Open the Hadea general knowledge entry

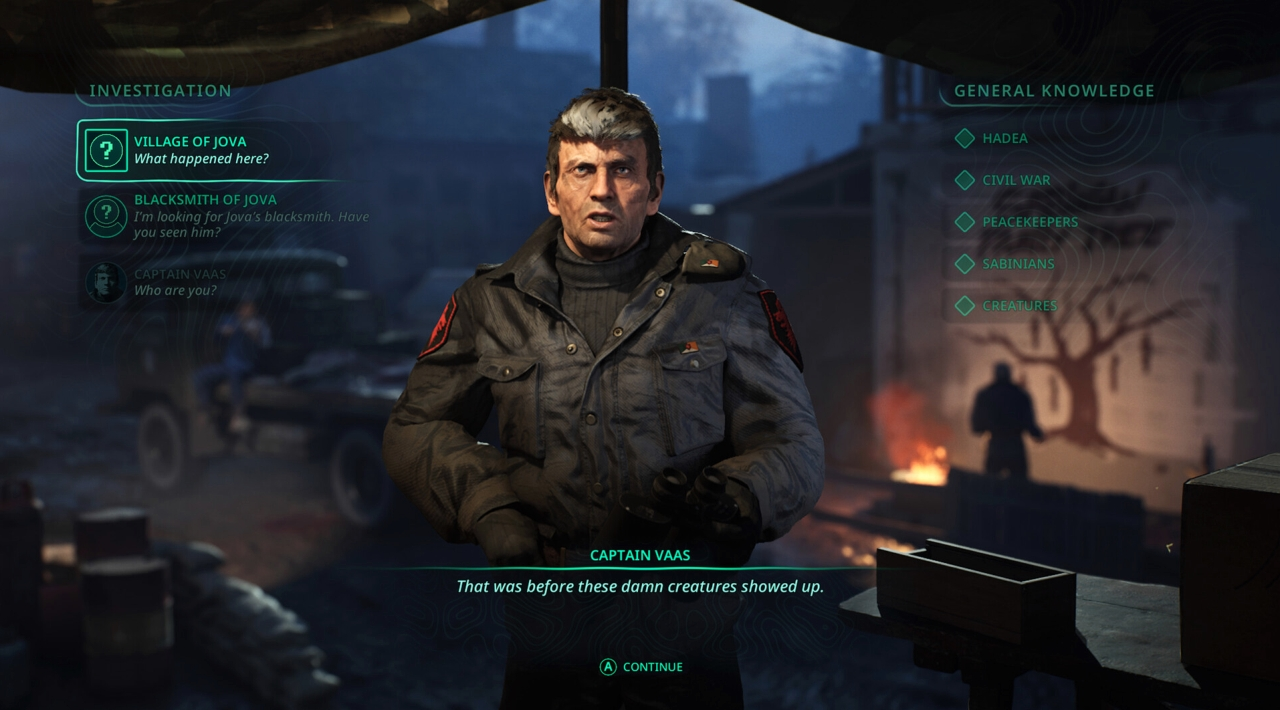1003,138
